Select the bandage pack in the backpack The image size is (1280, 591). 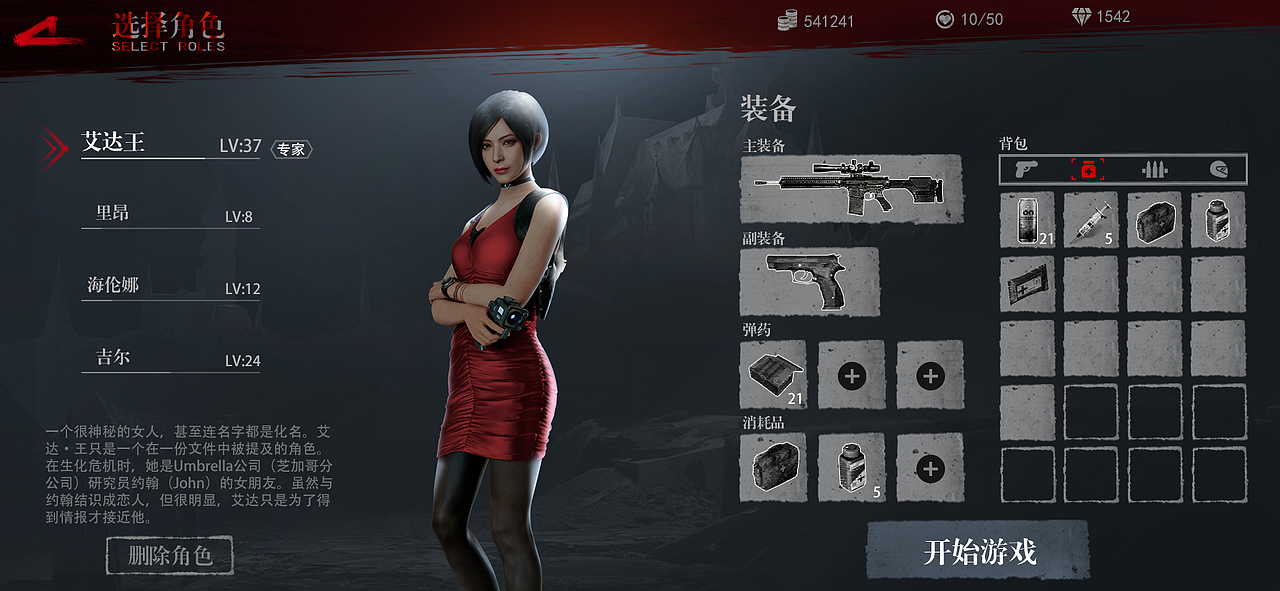1027,284
